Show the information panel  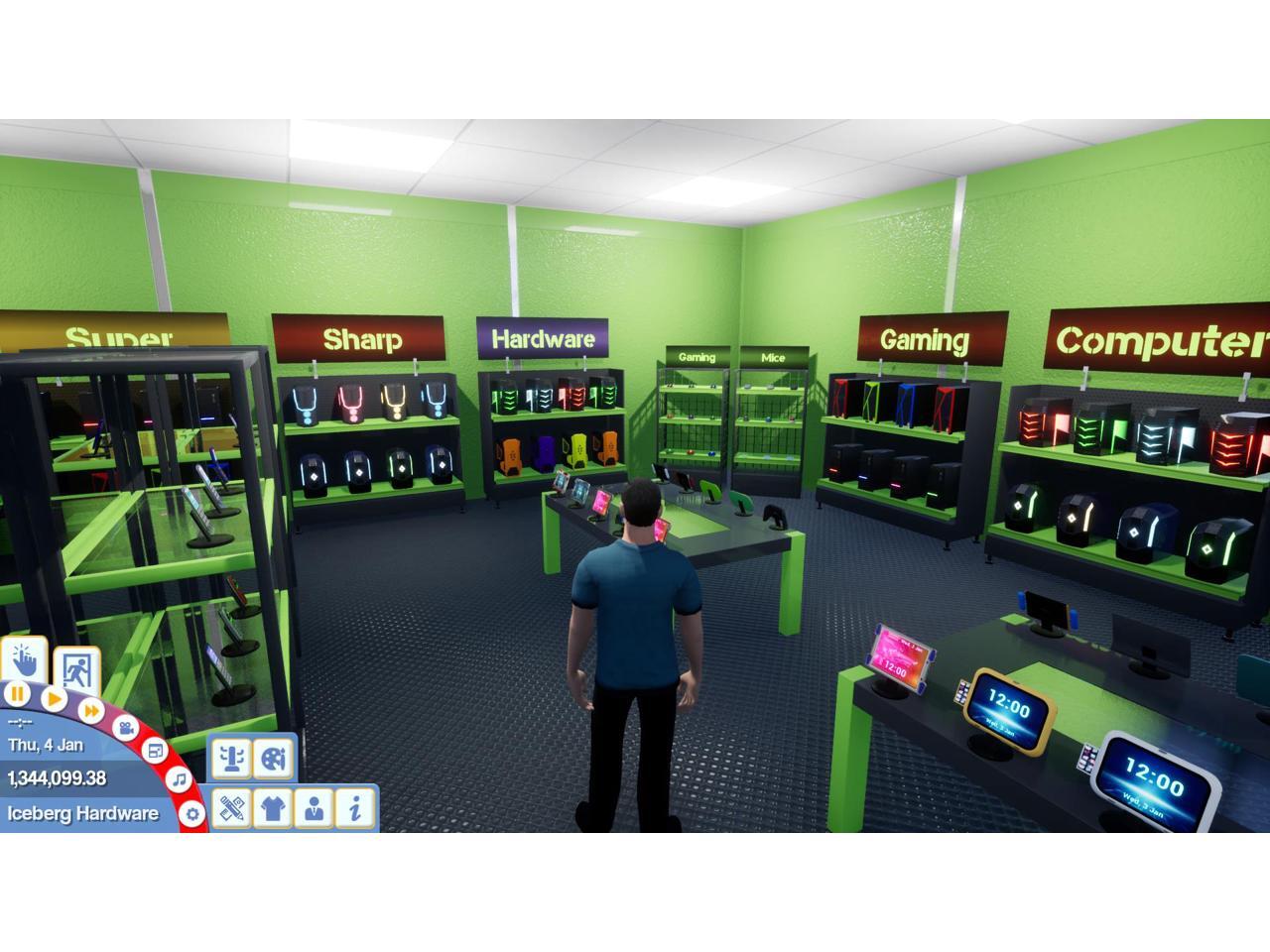(355, 808)
